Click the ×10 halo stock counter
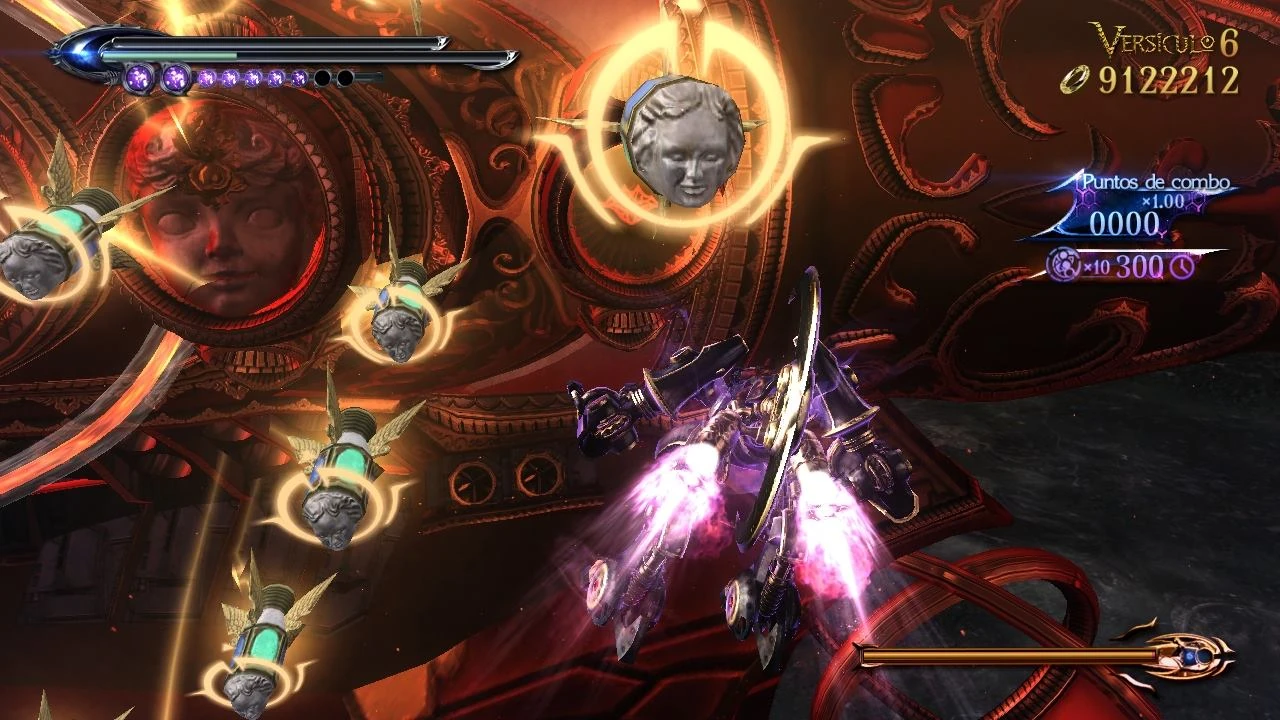The width and height of the screenshot is (1280, 720). pyautogui.click(x=1096, y=267)
